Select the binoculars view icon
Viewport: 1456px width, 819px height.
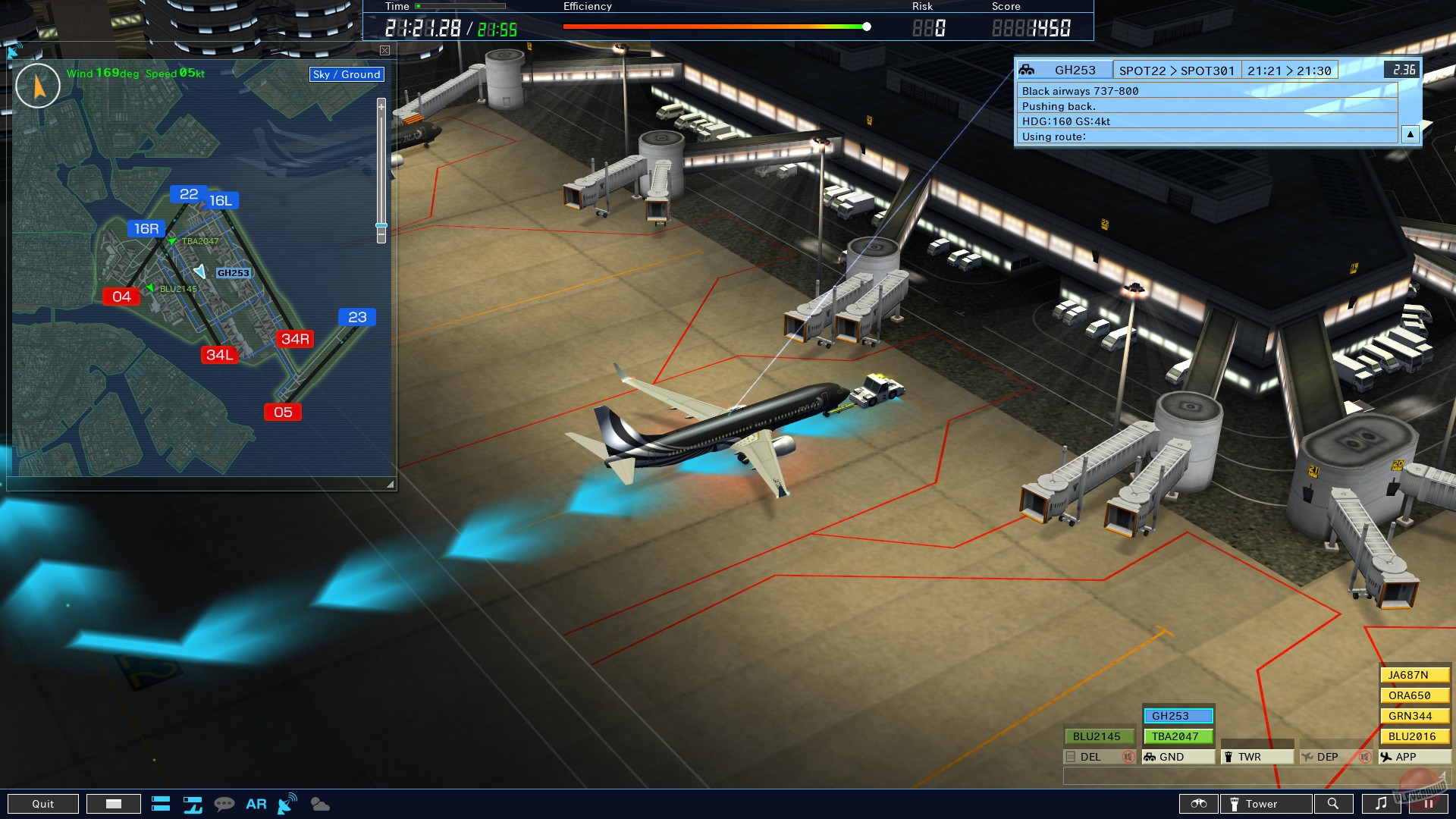[x=1199, y=804]
